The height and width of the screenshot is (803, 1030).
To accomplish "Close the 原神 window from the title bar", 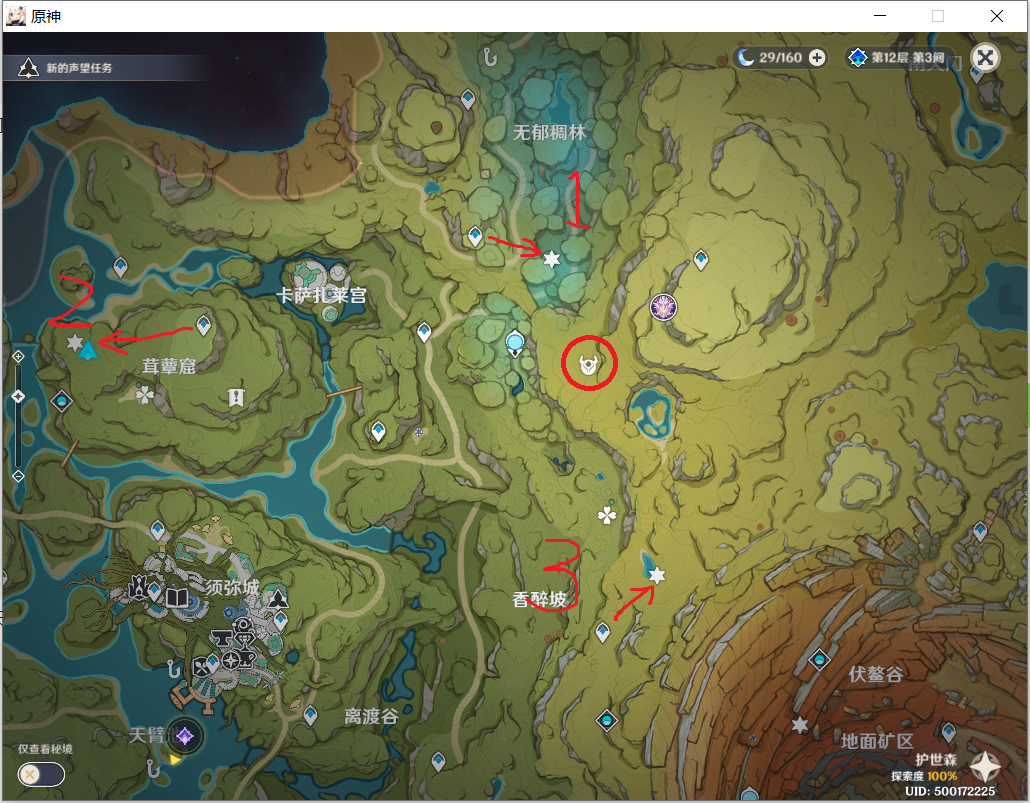I will pyautogui.click(x=997, y=16).
